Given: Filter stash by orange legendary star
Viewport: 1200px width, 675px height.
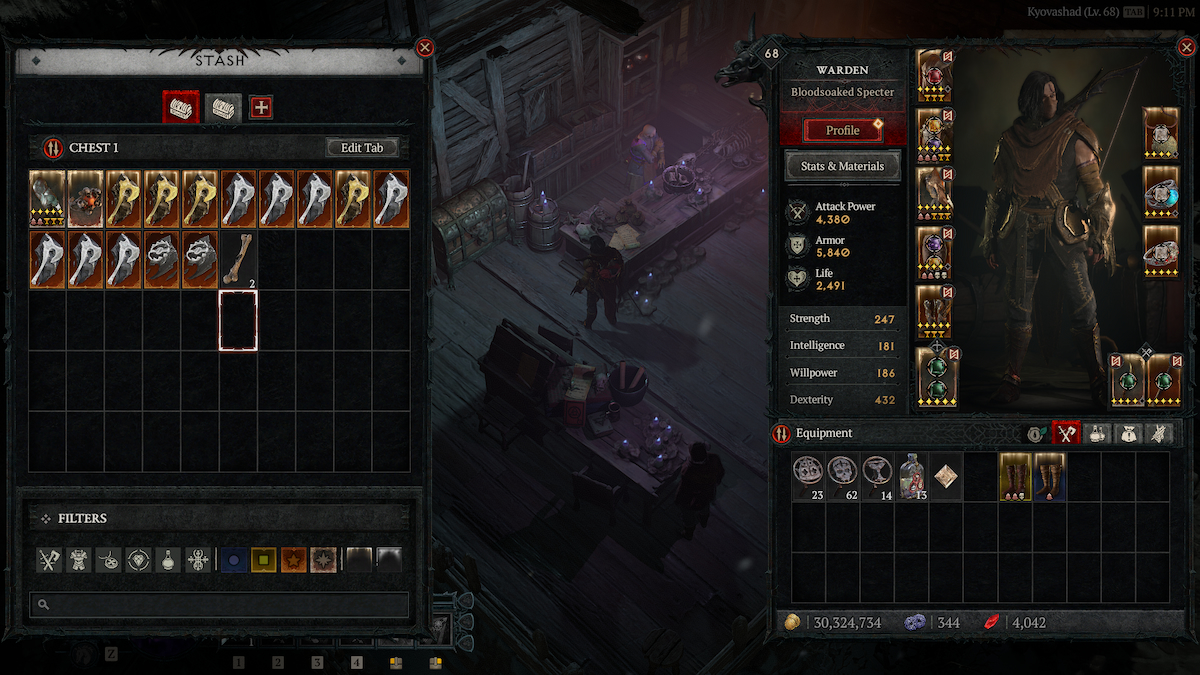Looking at the screenshot, I should click(x=294, y=561).
